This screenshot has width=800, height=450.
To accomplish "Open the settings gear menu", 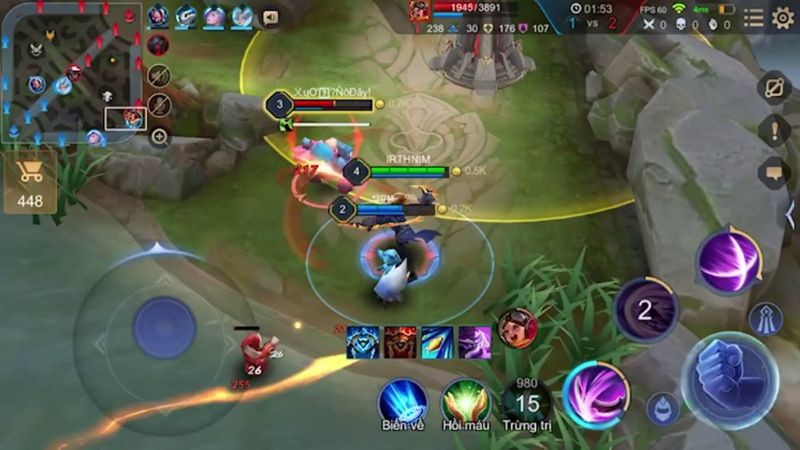I will click(782, 18).
